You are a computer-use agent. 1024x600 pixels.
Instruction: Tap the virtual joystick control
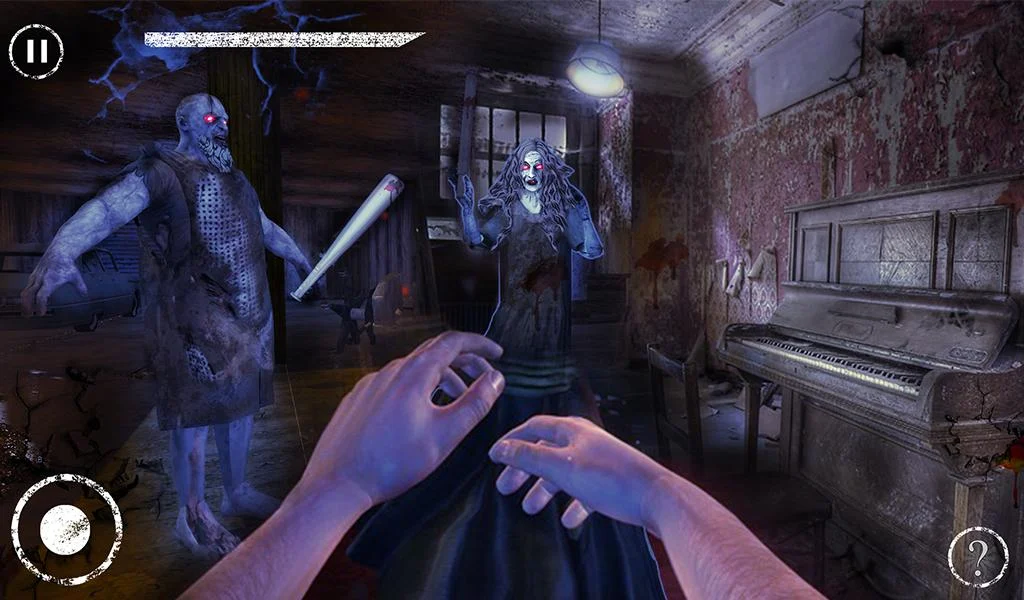[66, 529]
